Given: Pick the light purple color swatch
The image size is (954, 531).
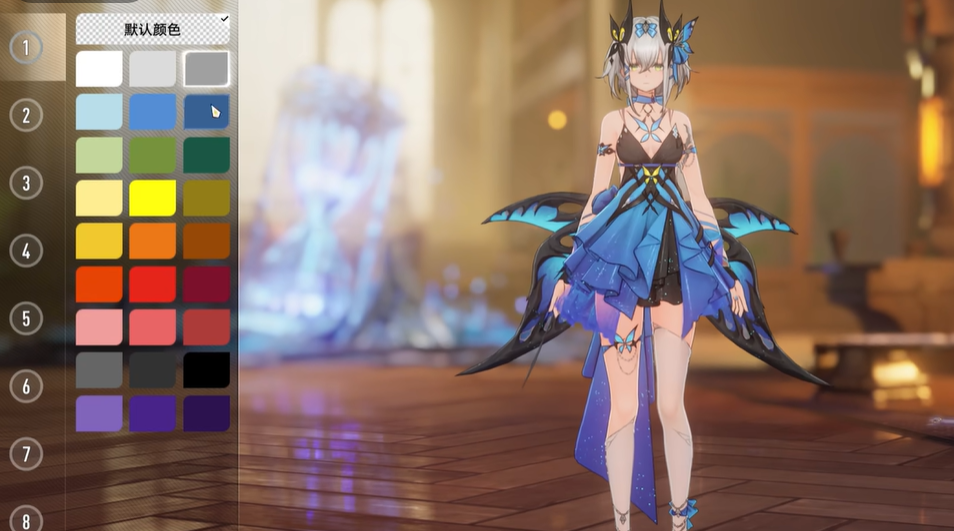Looking at the screenshot, I should click(99, 413).
